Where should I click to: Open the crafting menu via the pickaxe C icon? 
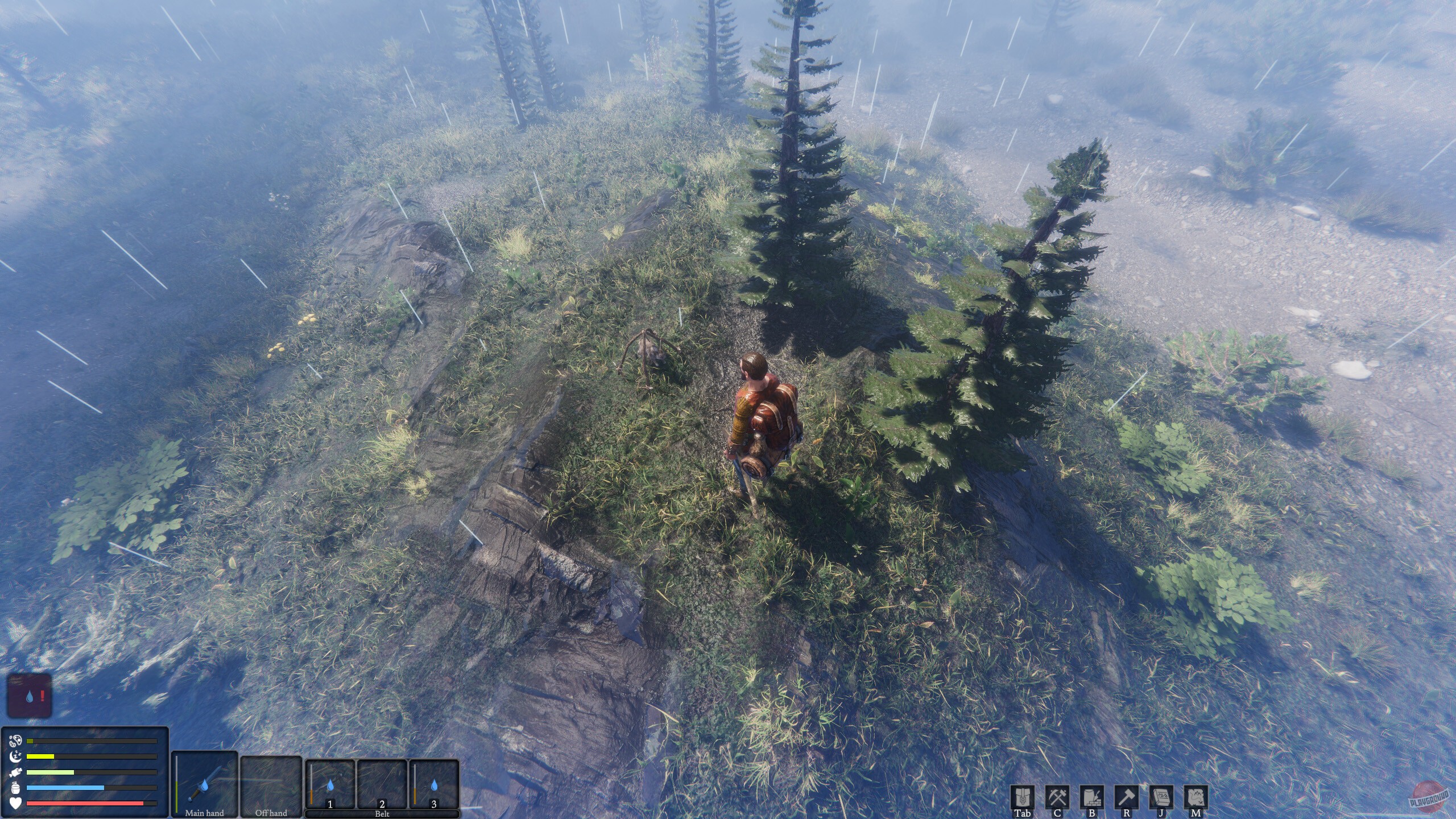point(1057,799)
